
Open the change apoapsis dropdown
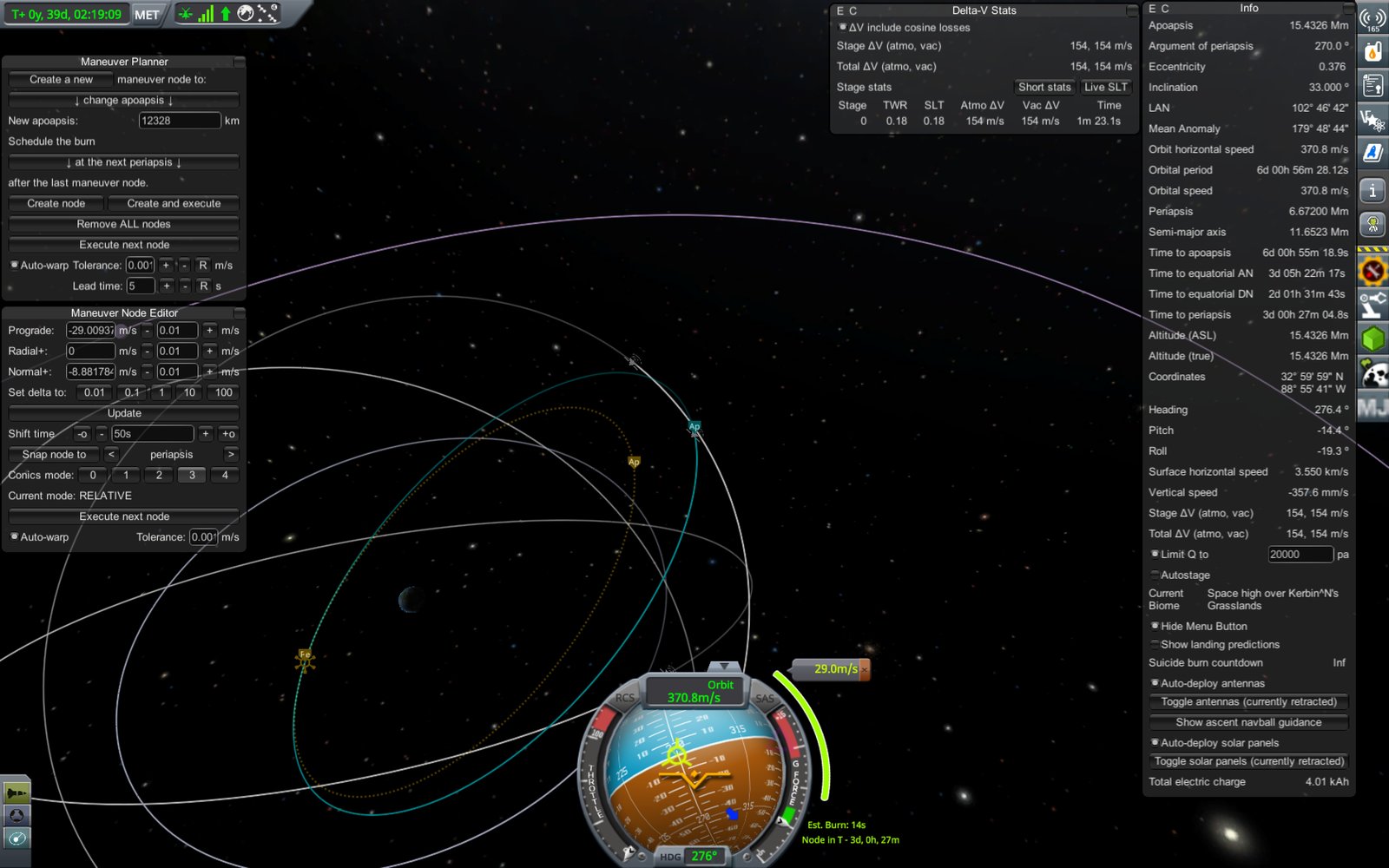(123, 101)
